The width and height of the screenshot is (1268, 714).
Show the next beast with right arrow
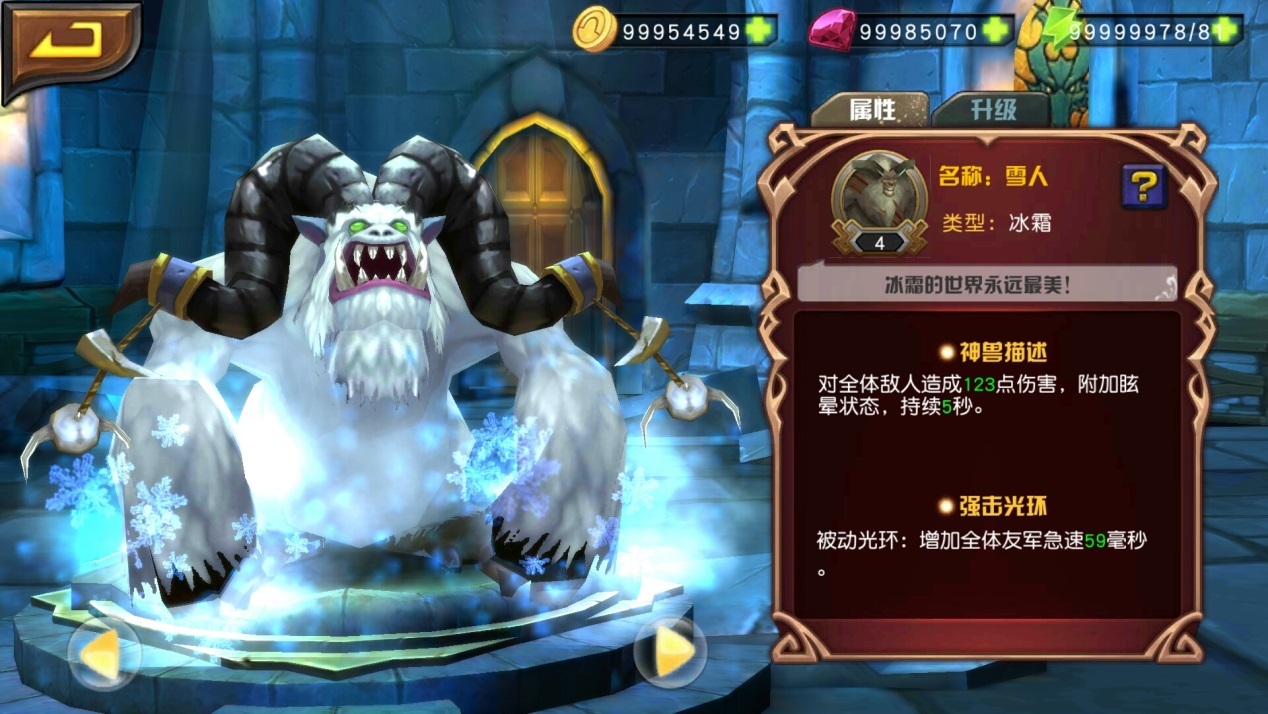tap(671, 651)
